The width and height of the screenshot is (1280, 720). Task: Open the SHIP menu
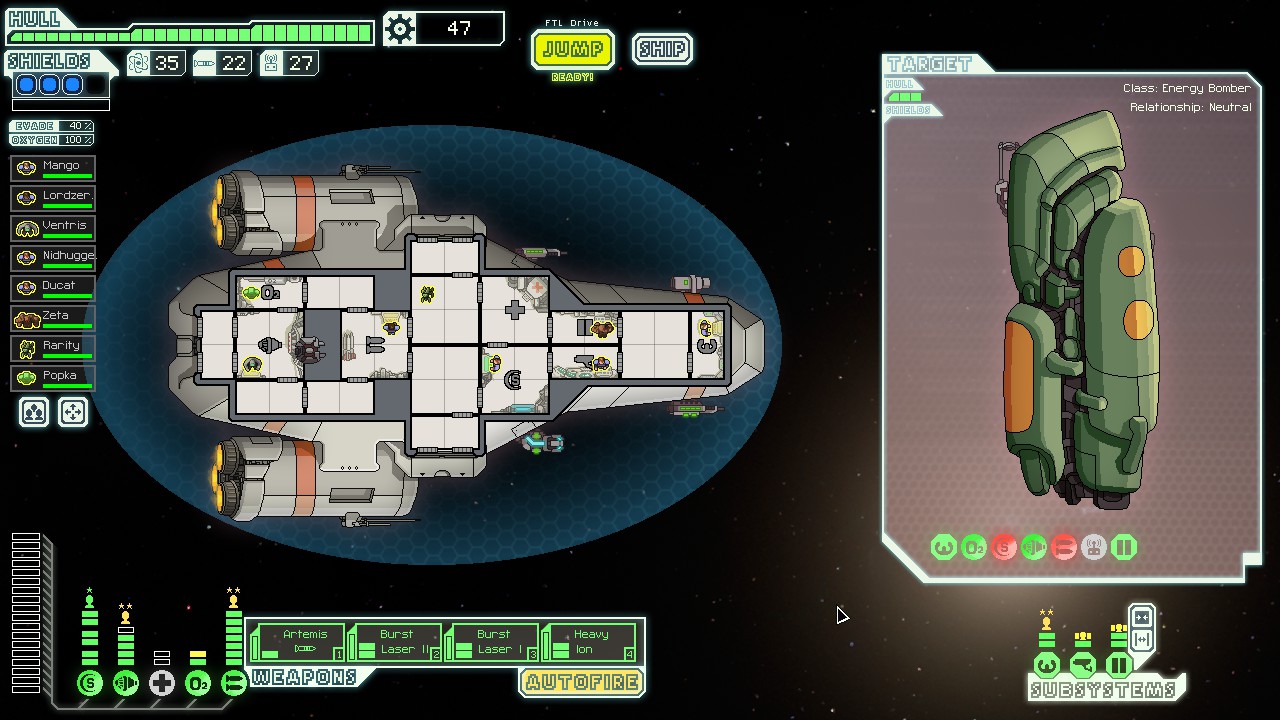pyautogui.click(x=662, y=49)
